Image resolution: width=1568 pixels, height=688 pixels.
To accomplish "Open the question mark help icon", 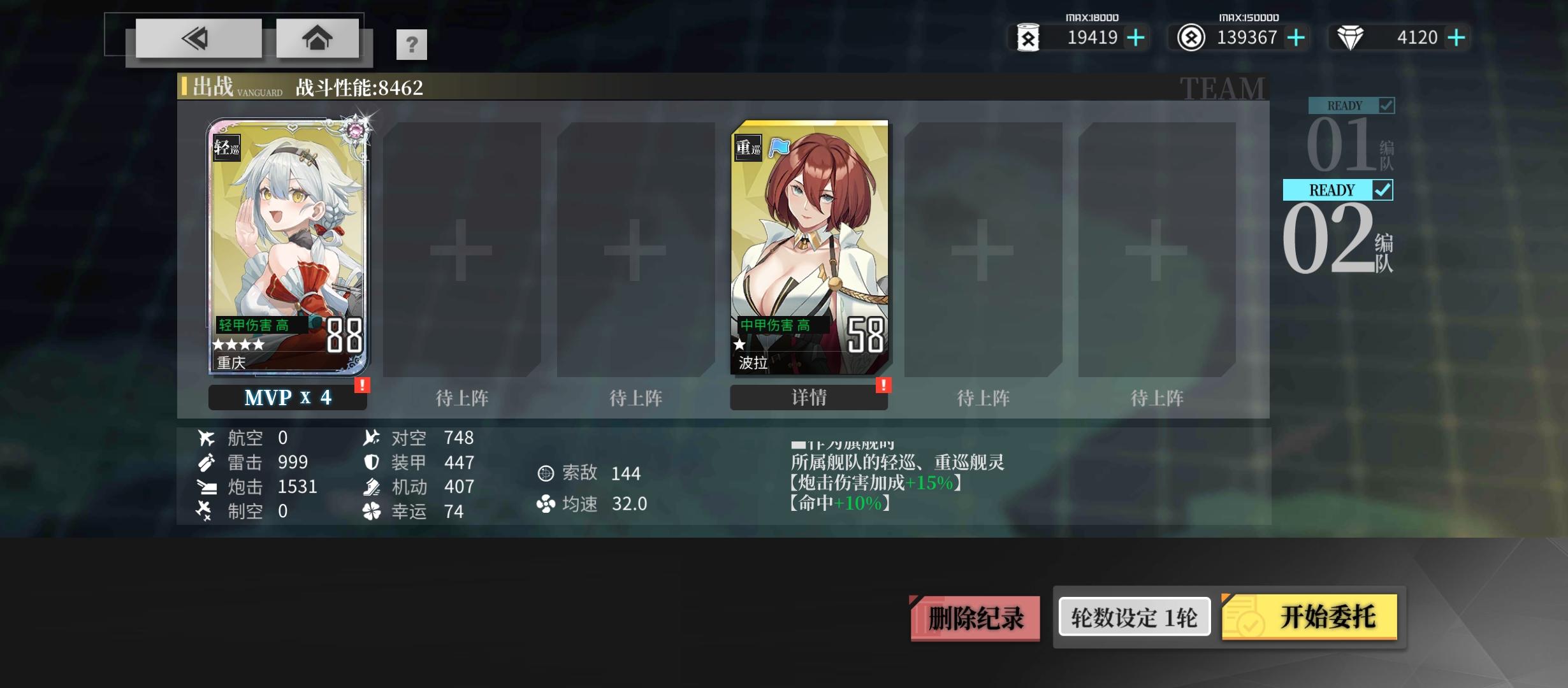I will point(412,45).
